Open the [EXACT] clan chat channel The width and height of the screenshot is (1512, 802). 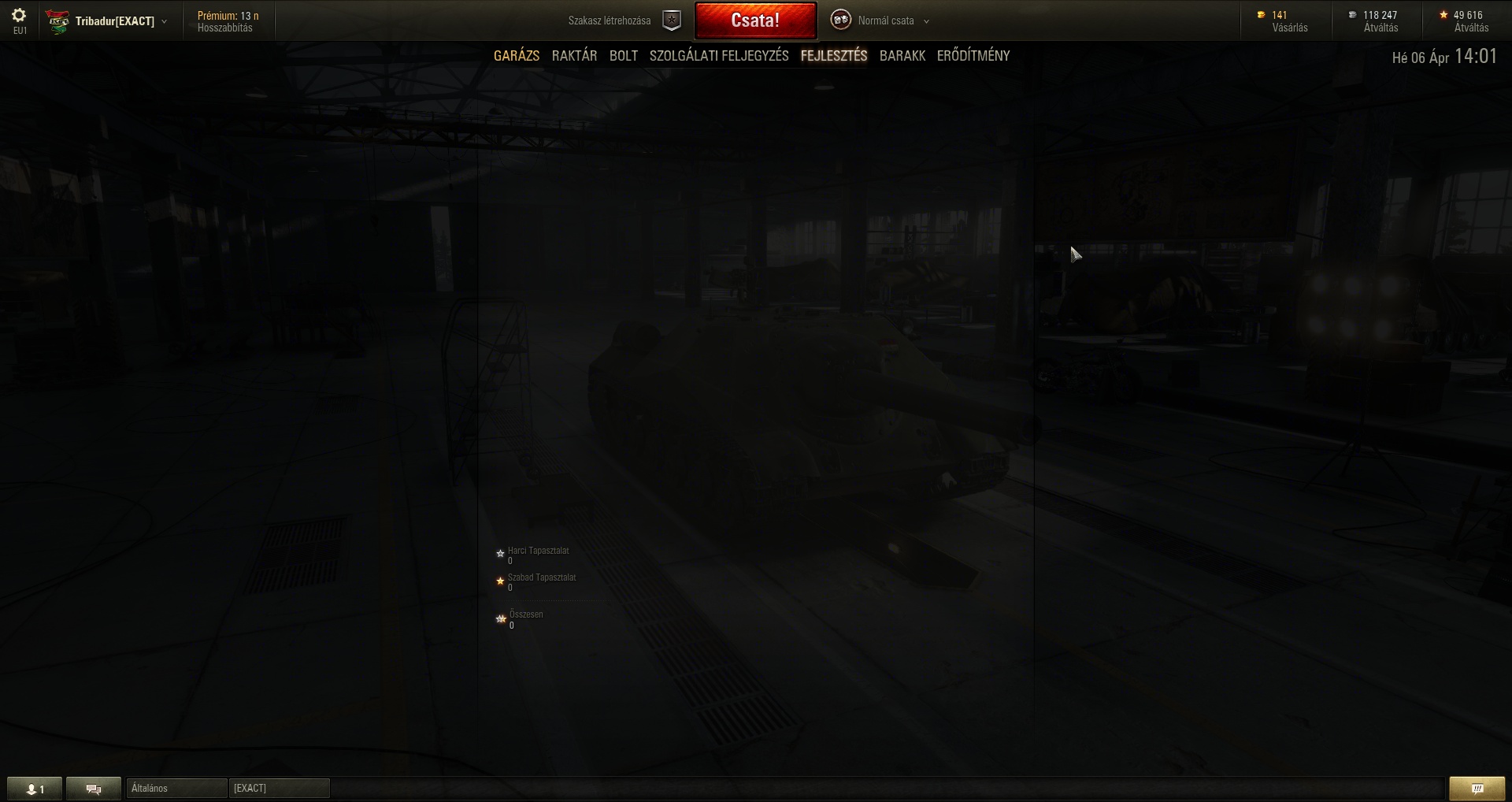pos(279,789)
